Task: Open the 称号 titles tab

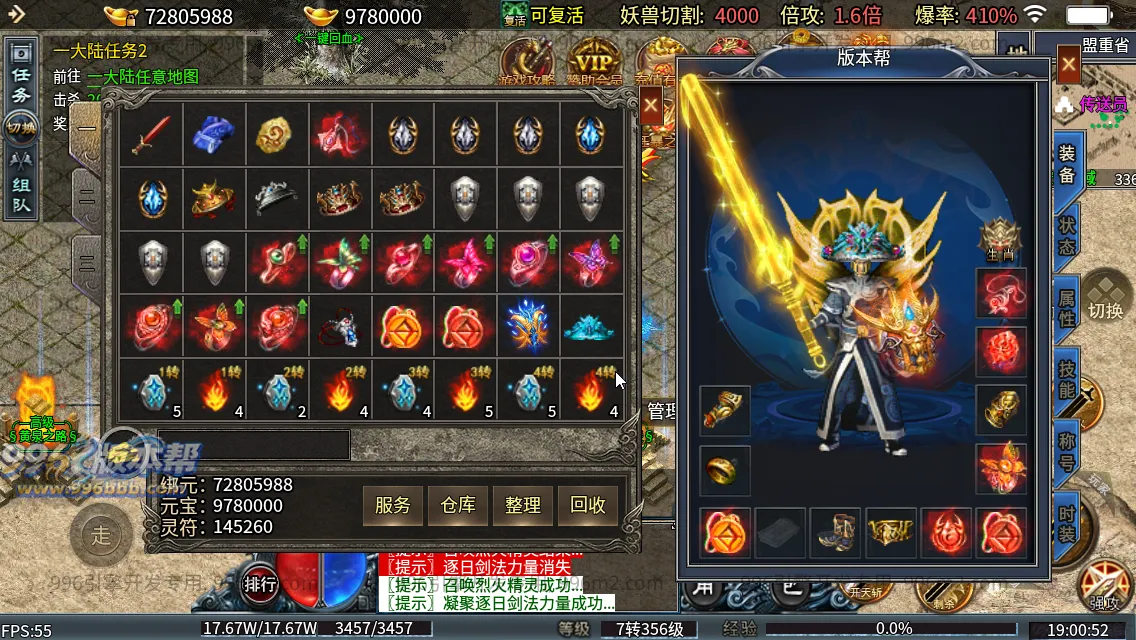Action: 1067,451
